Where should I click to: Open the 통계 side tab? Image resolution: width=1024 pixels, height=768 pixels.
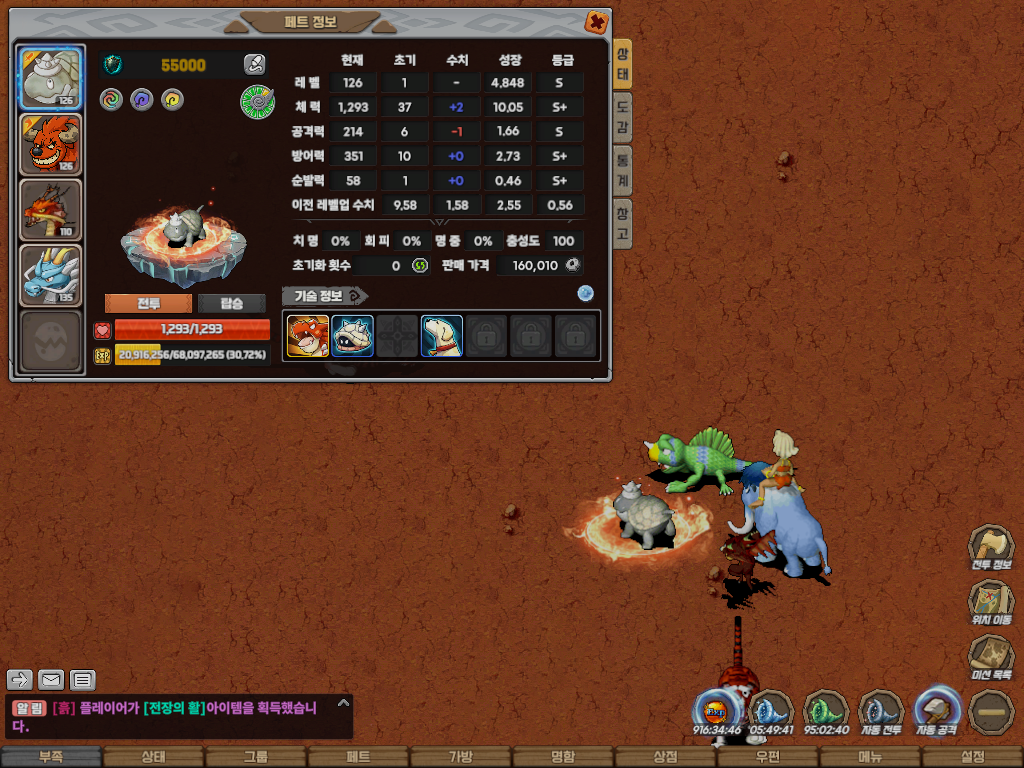point(622,170)
